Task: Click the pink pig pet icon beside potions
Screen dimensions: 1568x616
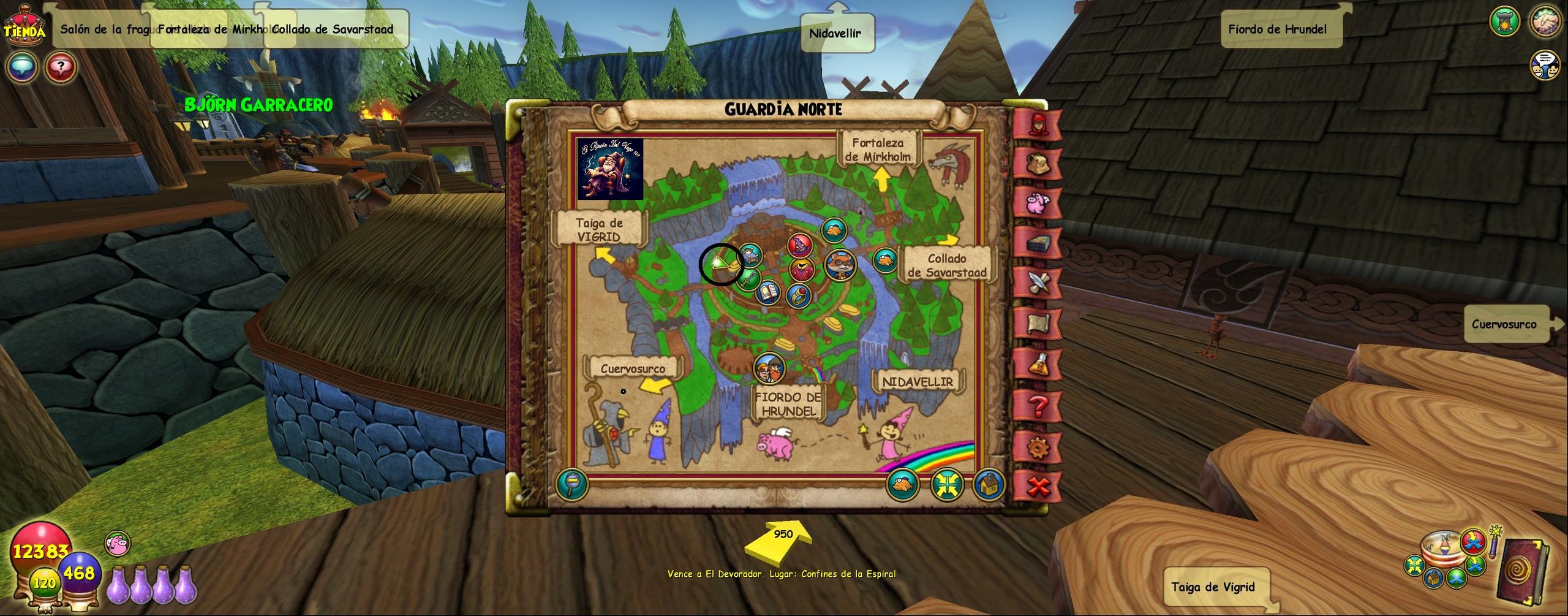Action: coord(117,544)
